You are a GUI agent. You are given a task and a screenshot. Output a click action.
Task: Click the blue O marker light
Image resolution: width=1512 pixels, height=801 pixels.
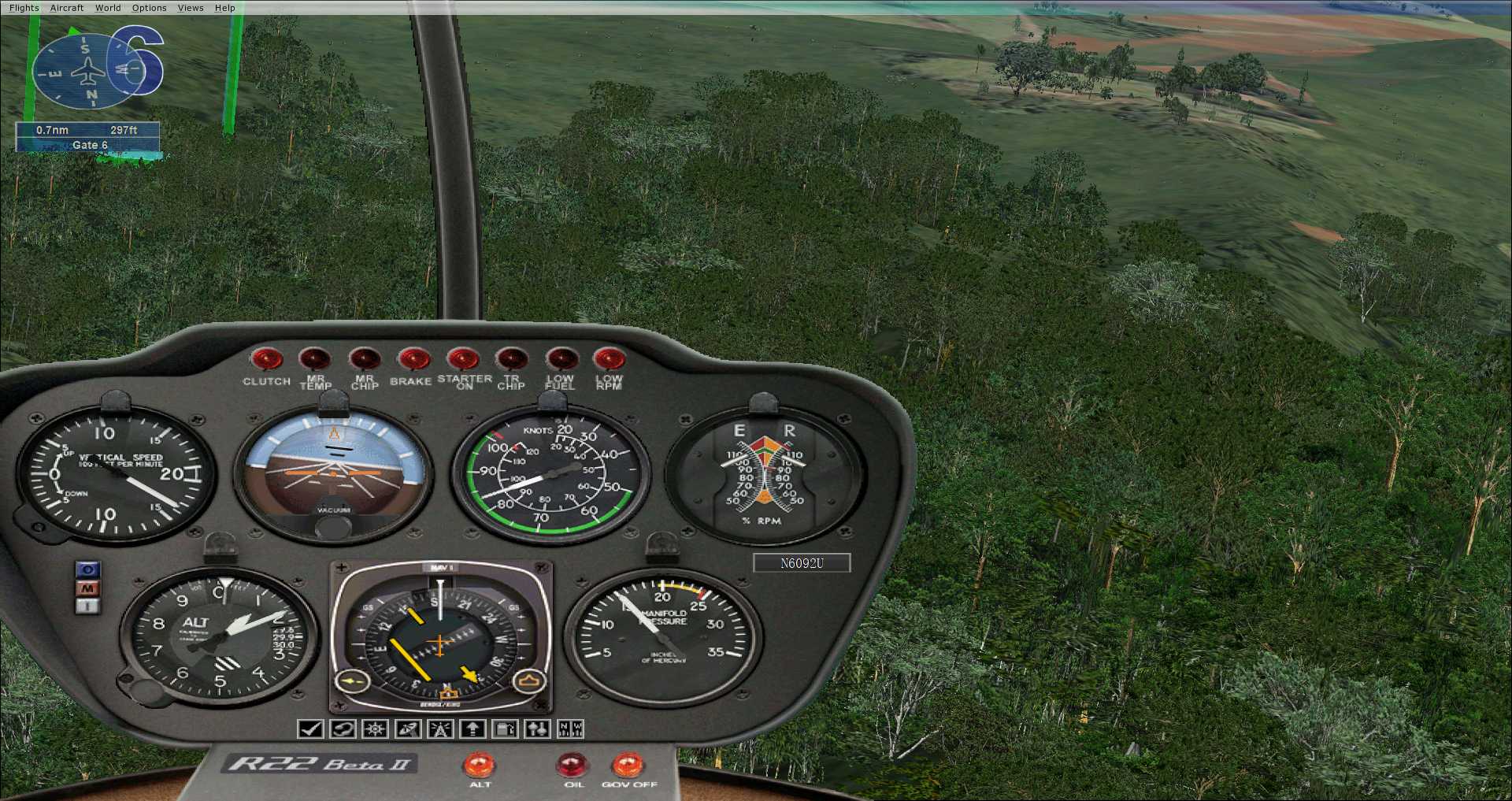(x=88, y=569)
